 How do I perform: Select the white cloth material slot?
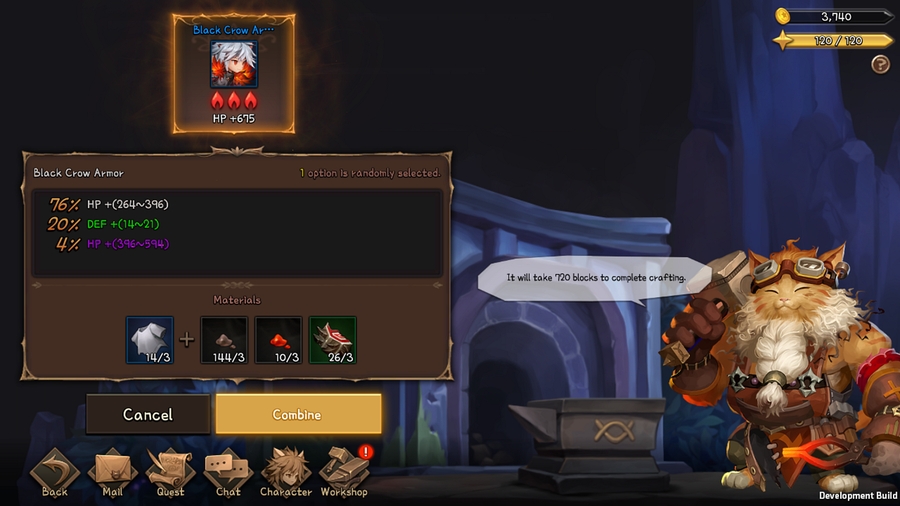[x=150, y=340]
